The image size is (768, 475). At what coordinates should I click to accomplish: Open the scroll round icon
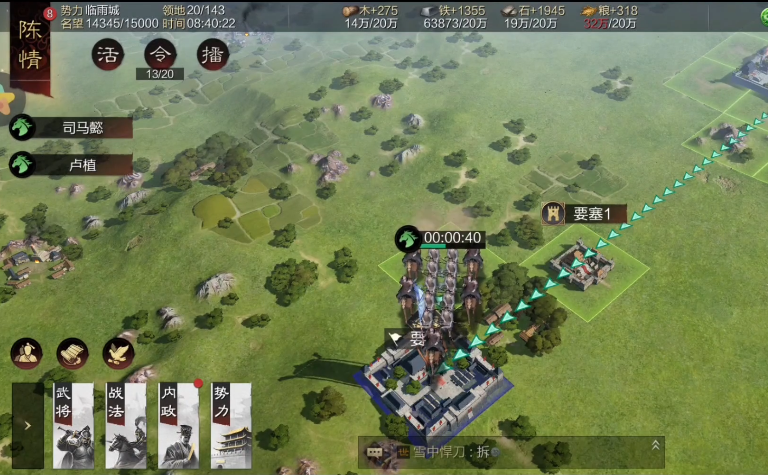click(72, 352)
